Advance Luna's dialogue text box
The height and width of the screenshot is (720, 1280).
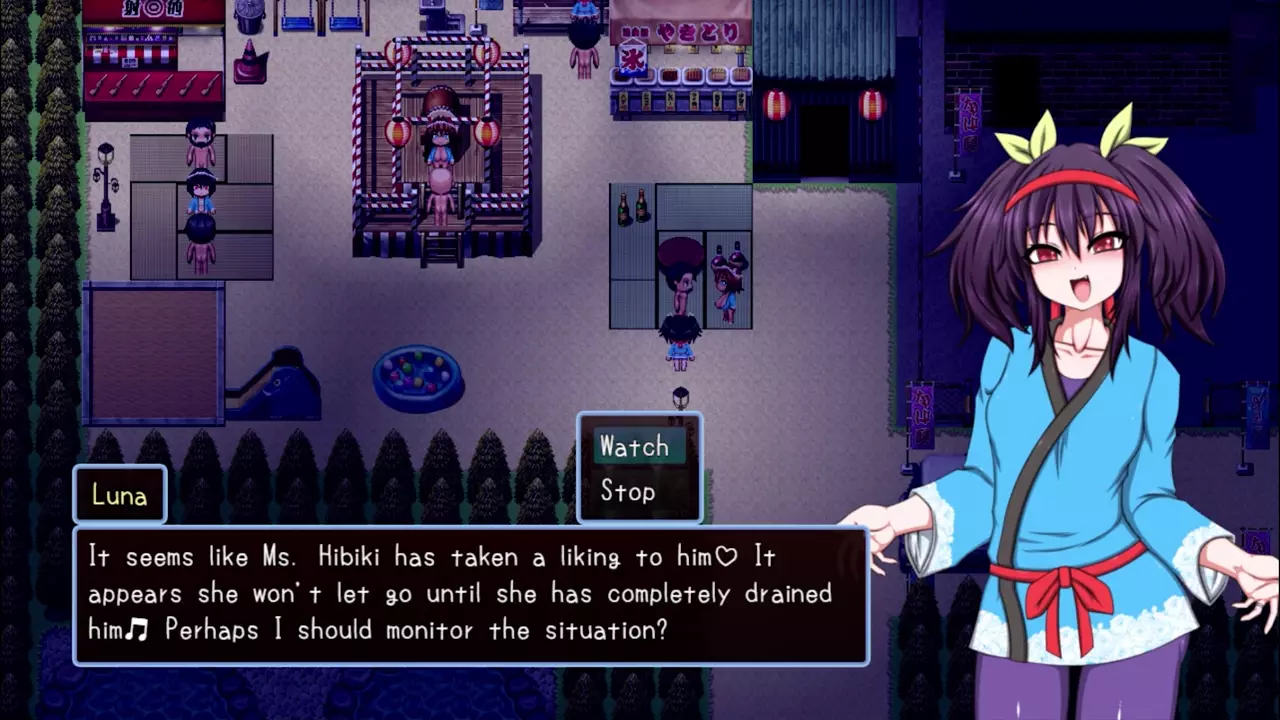(470, 594)
